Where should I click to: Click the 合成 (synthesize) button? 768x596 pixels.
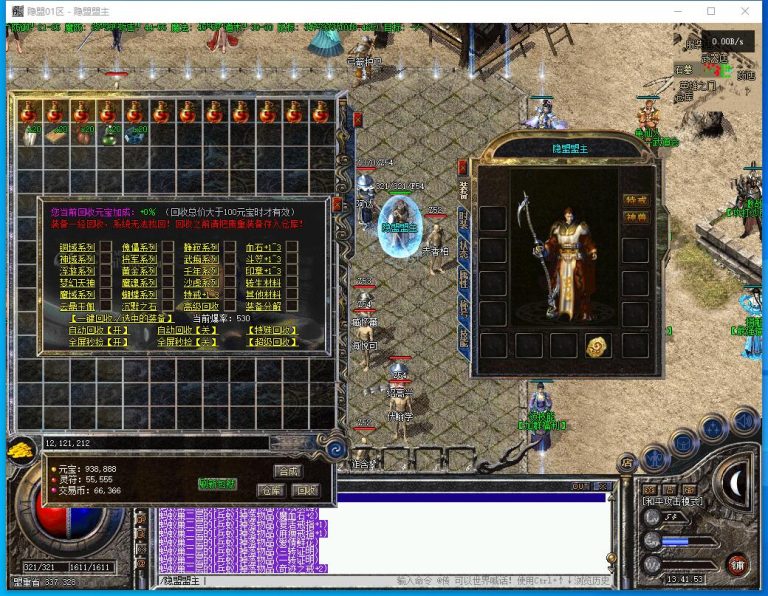tap(287, 470)
